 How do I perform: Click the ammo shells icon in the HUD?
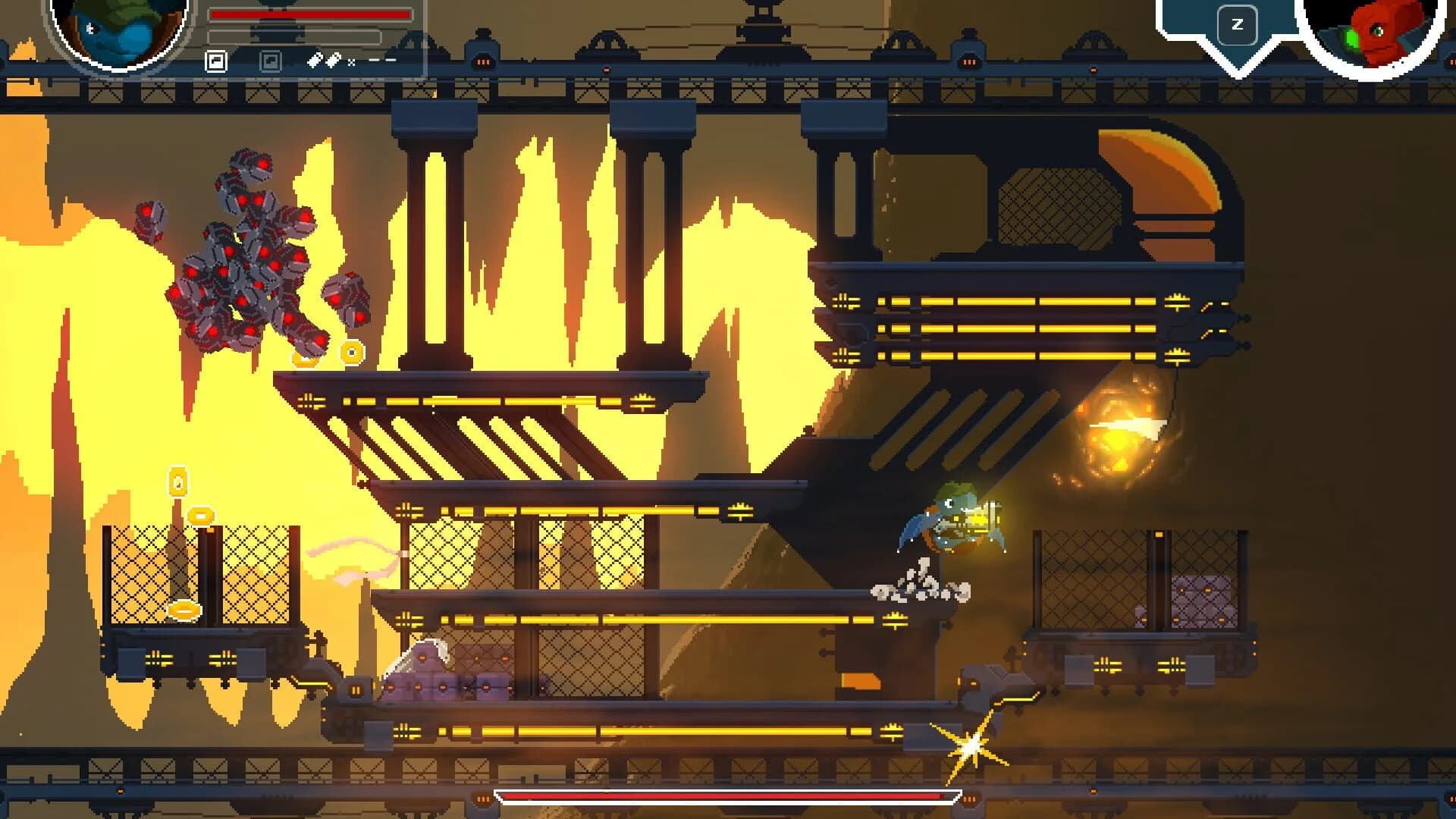(x=325, y=59)
